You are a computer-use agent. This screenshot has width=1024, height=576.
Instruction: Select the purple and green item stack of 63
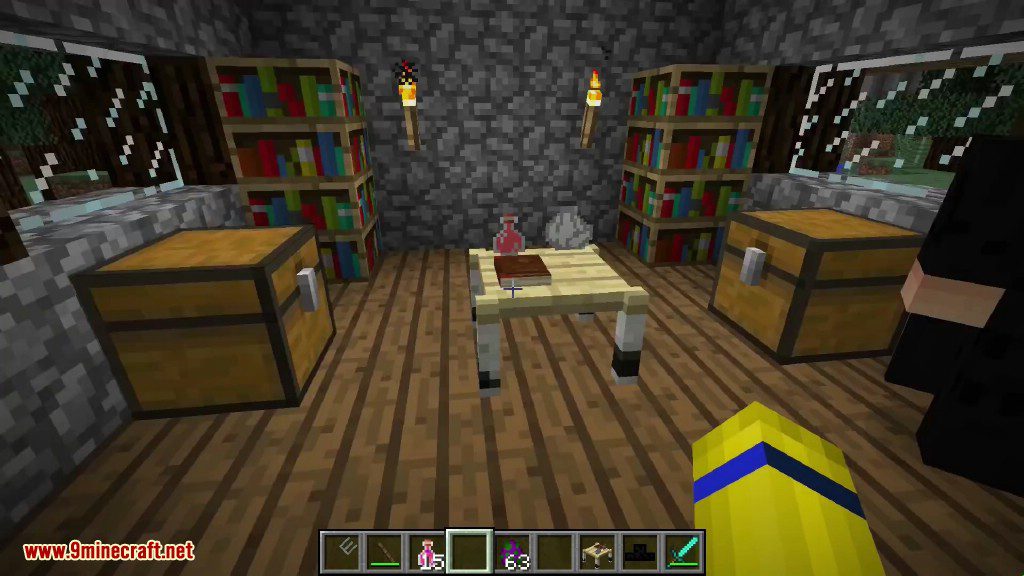click(513, 551)
